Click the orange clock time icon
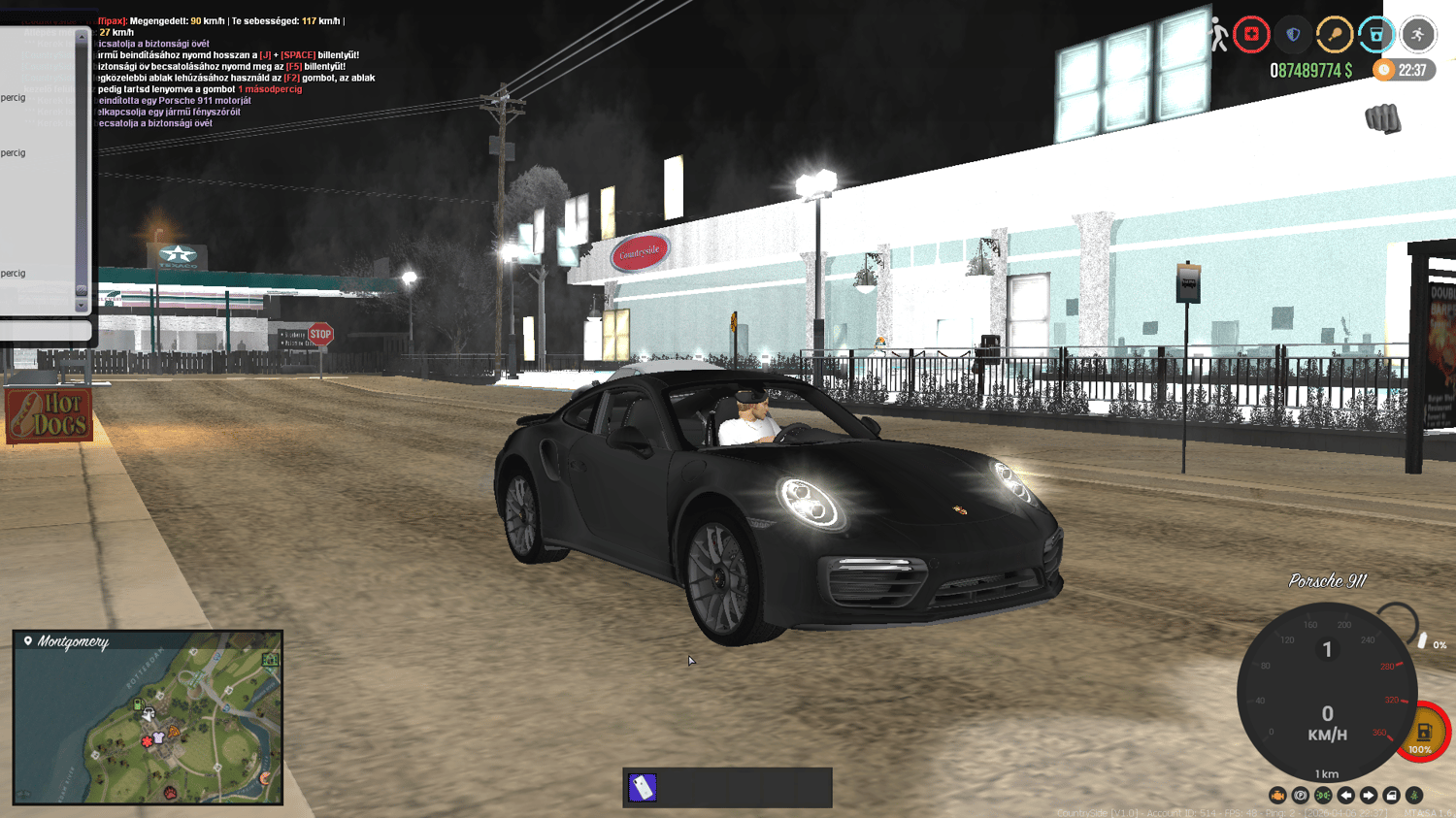 [1385, 70]
